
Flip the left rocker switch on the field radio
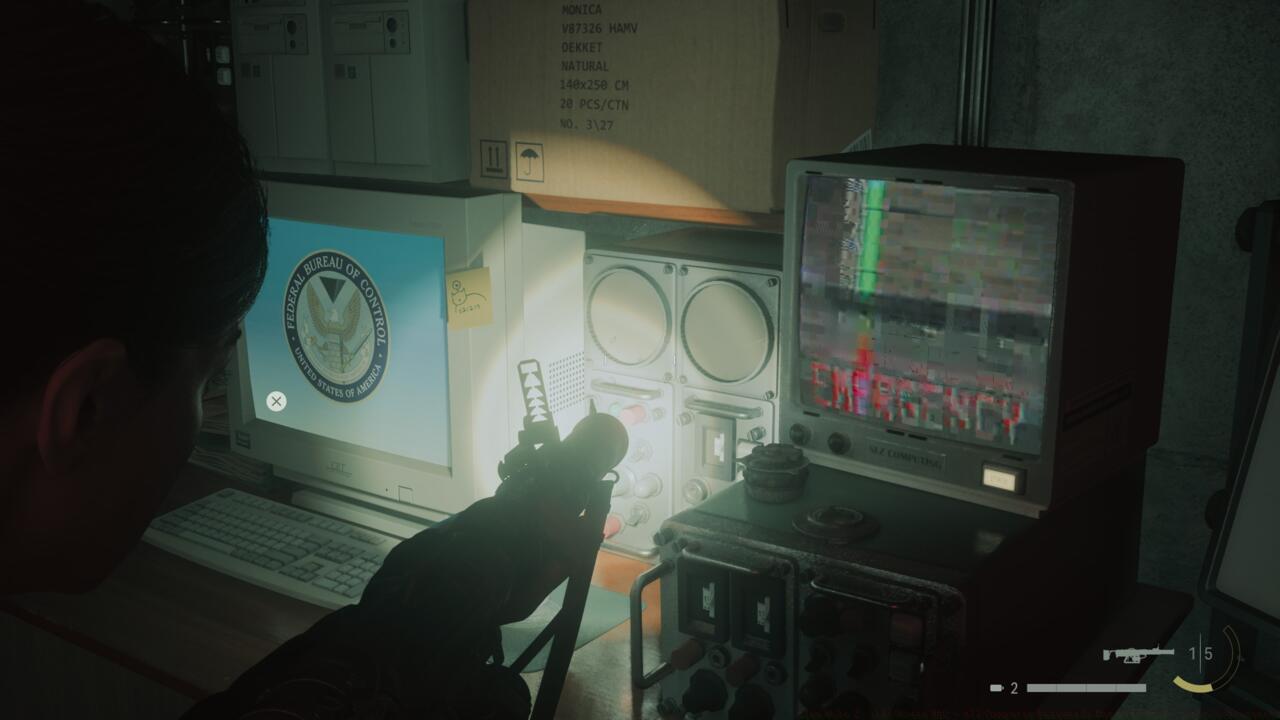pyautogui.click(x=709, y=598)
